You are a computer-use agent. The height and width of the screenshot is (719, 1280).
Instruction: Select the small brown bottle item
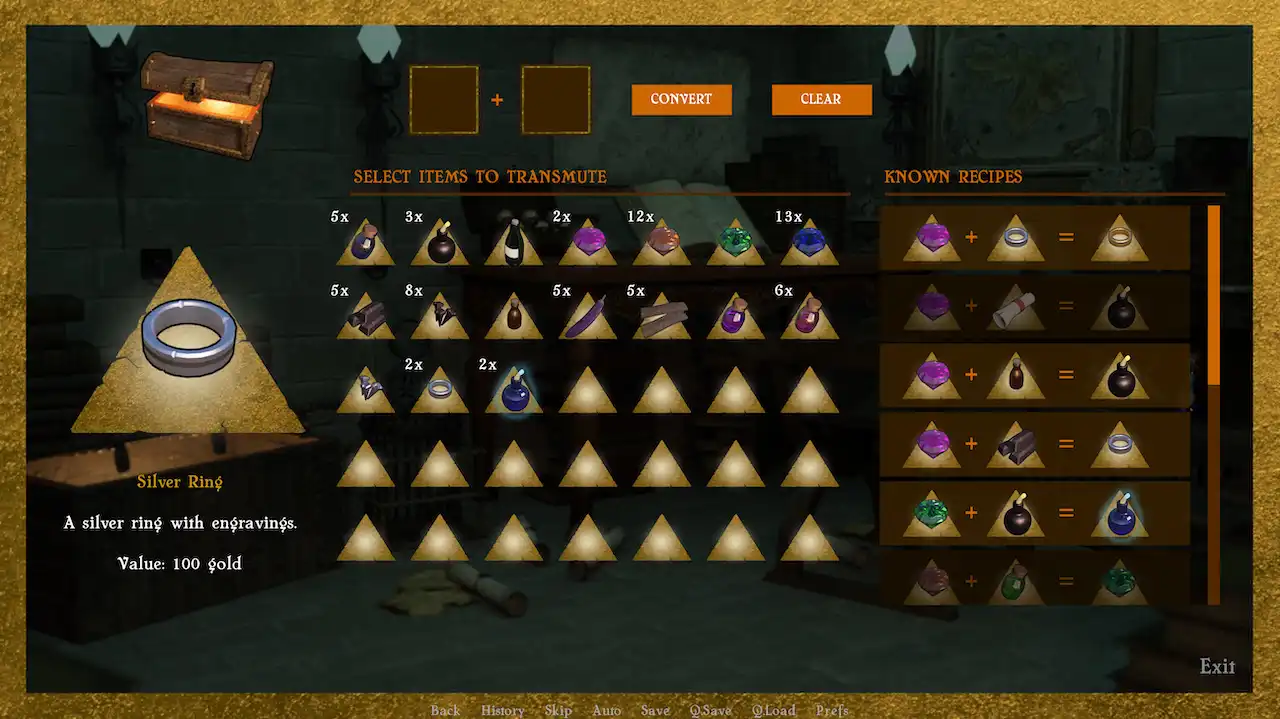point(514,318)
